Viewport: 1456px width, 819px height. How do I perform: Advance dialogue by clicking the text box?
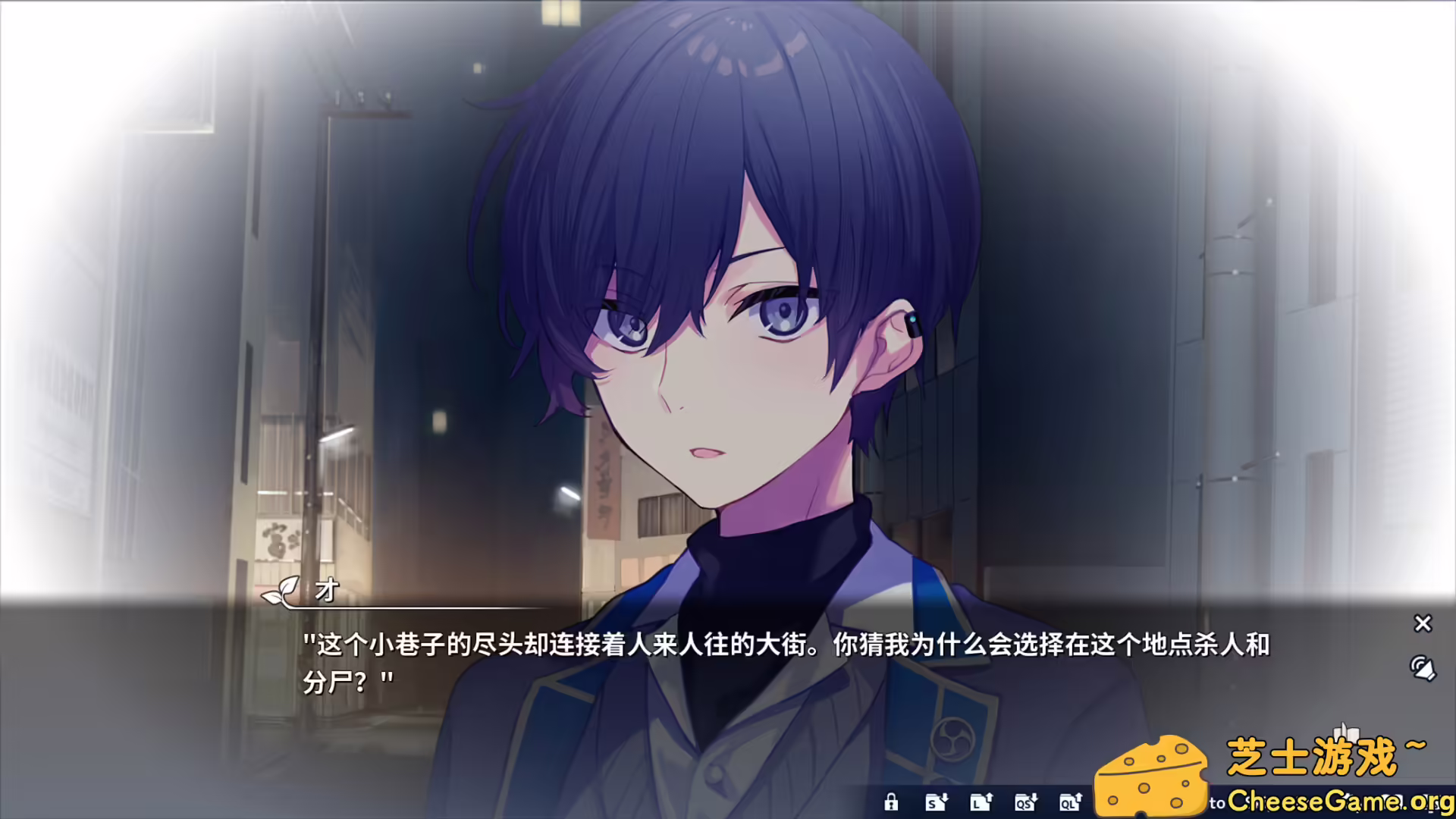point(682,682)
